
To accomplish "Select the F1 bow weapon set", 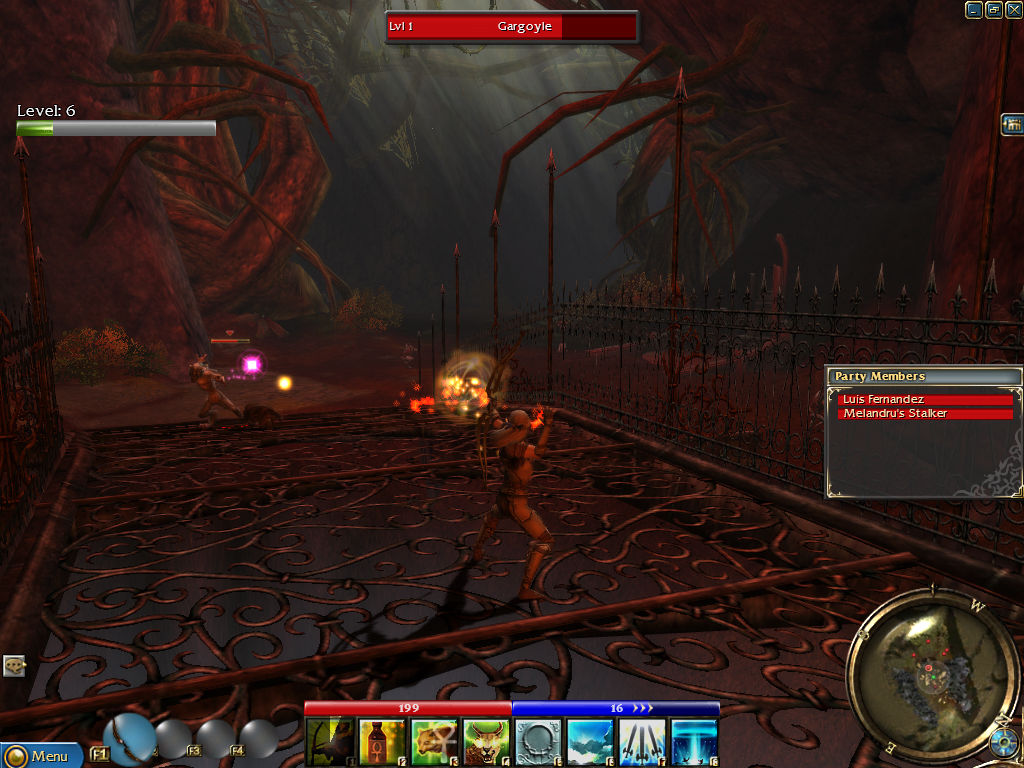I will [x=128, y=738].
